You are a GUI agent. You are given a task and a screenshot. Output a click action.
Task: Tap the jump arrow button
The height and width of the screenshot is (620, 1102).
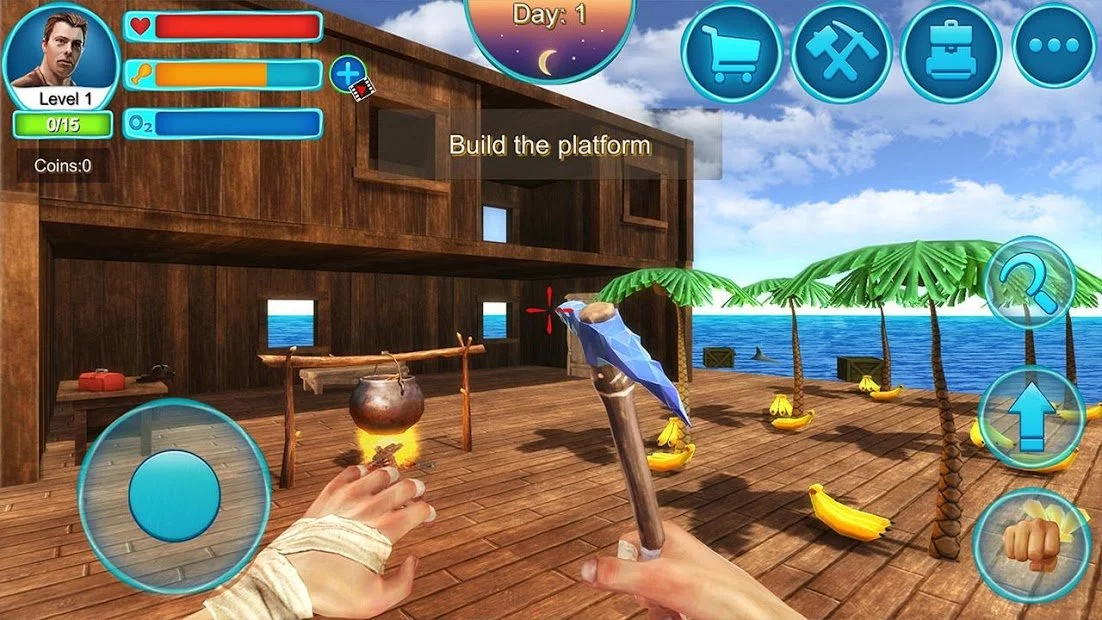click(1030, 416)
